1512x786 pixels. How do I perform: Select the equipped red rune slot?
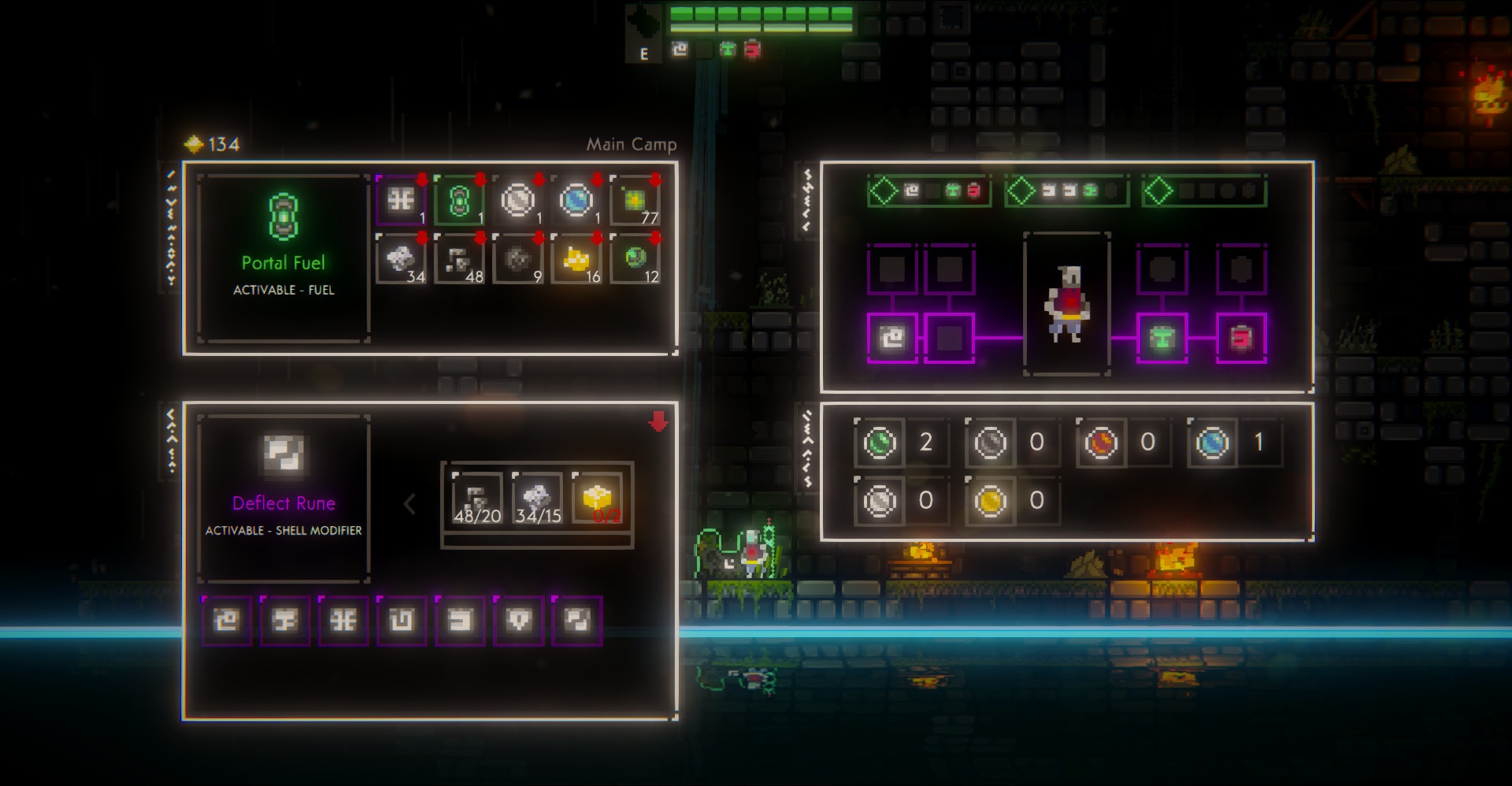pyautogui.click(x=1241, y=338)
